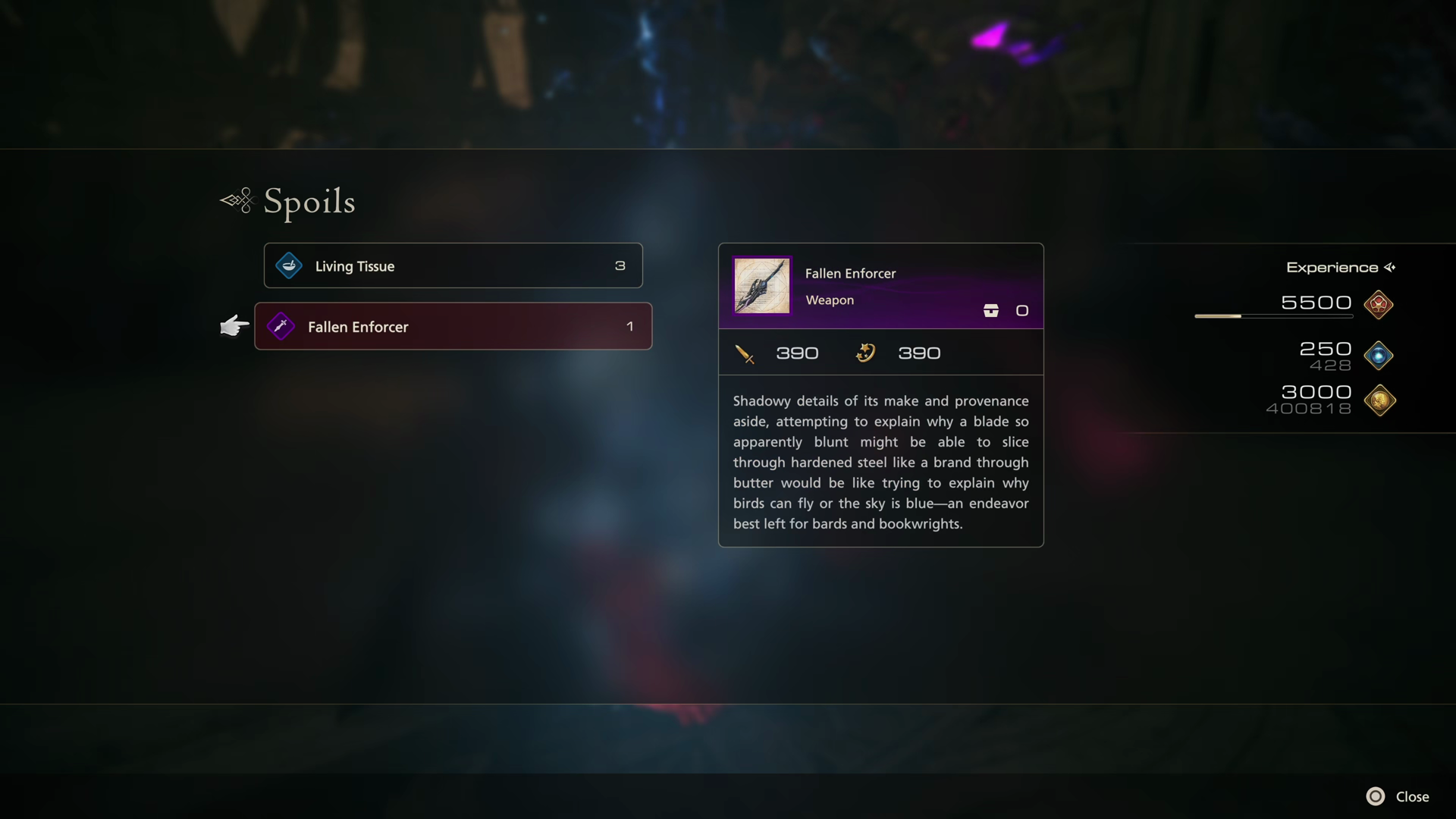This screenshot has height=819, width=1456.
Task: Select the Living Tissue spoils row
Action: (453, 265)
